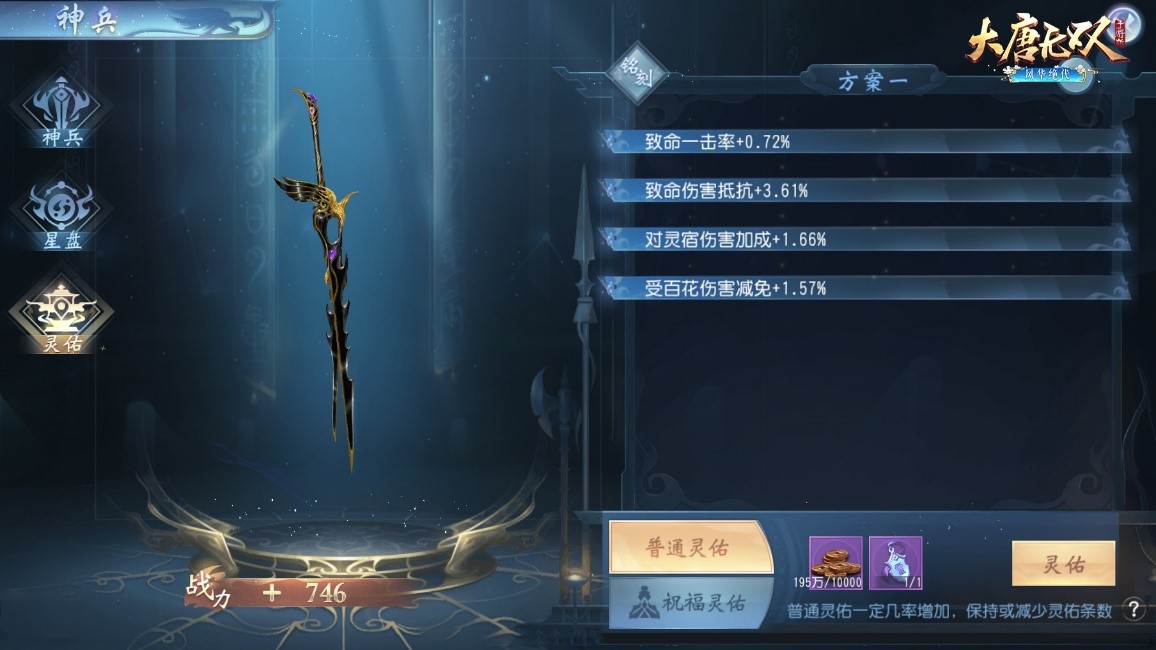Select the 致命伤害抵抗+3.61% attribute row
Screen dimensions: 1156x650
click(x=865, y=191)
